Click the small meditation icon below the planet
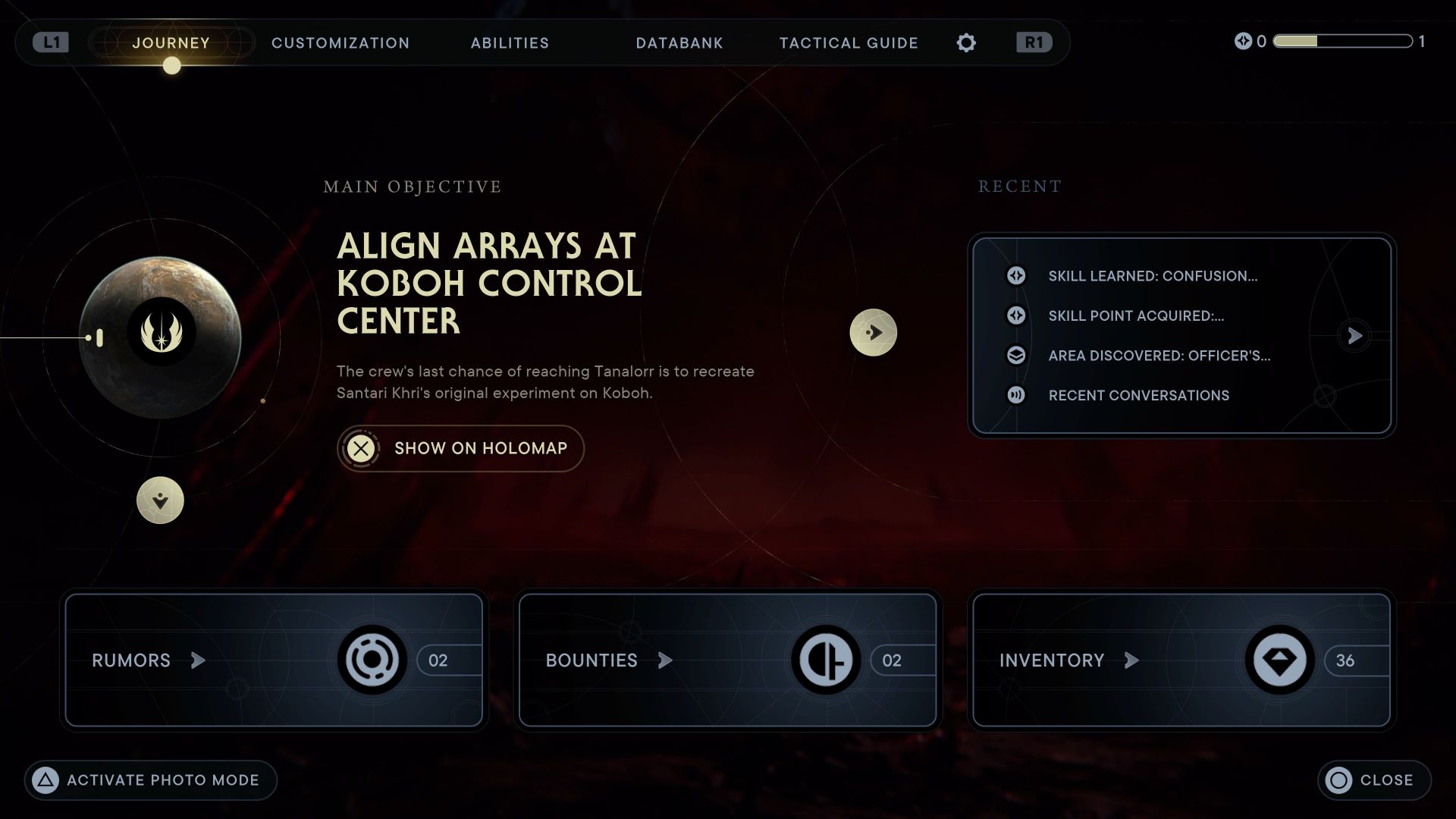The width and height of the screenshot is (1456, 819). [160, 500]
